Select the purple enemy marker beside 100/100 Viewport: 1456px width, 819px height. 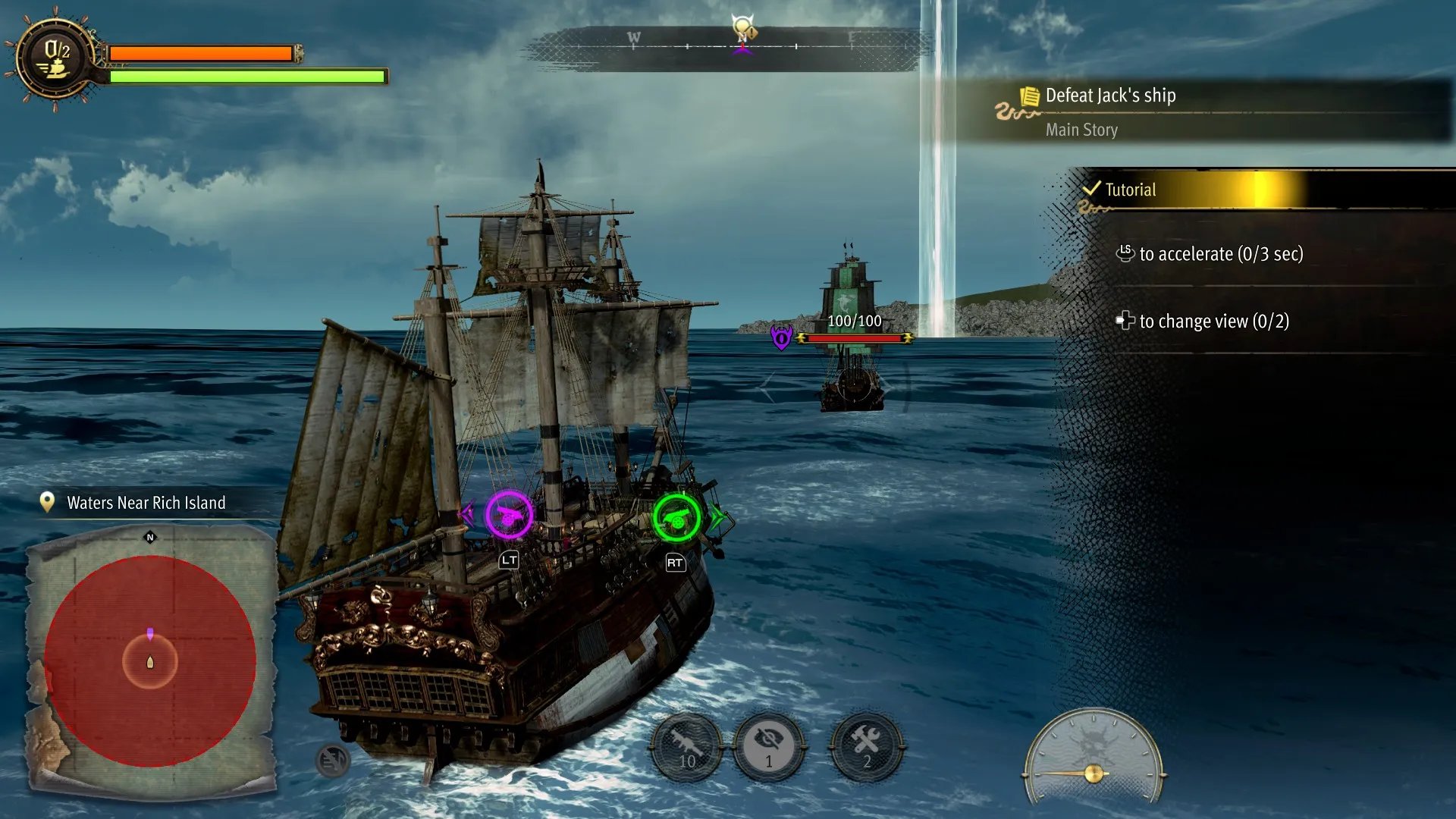pos(781,337)
